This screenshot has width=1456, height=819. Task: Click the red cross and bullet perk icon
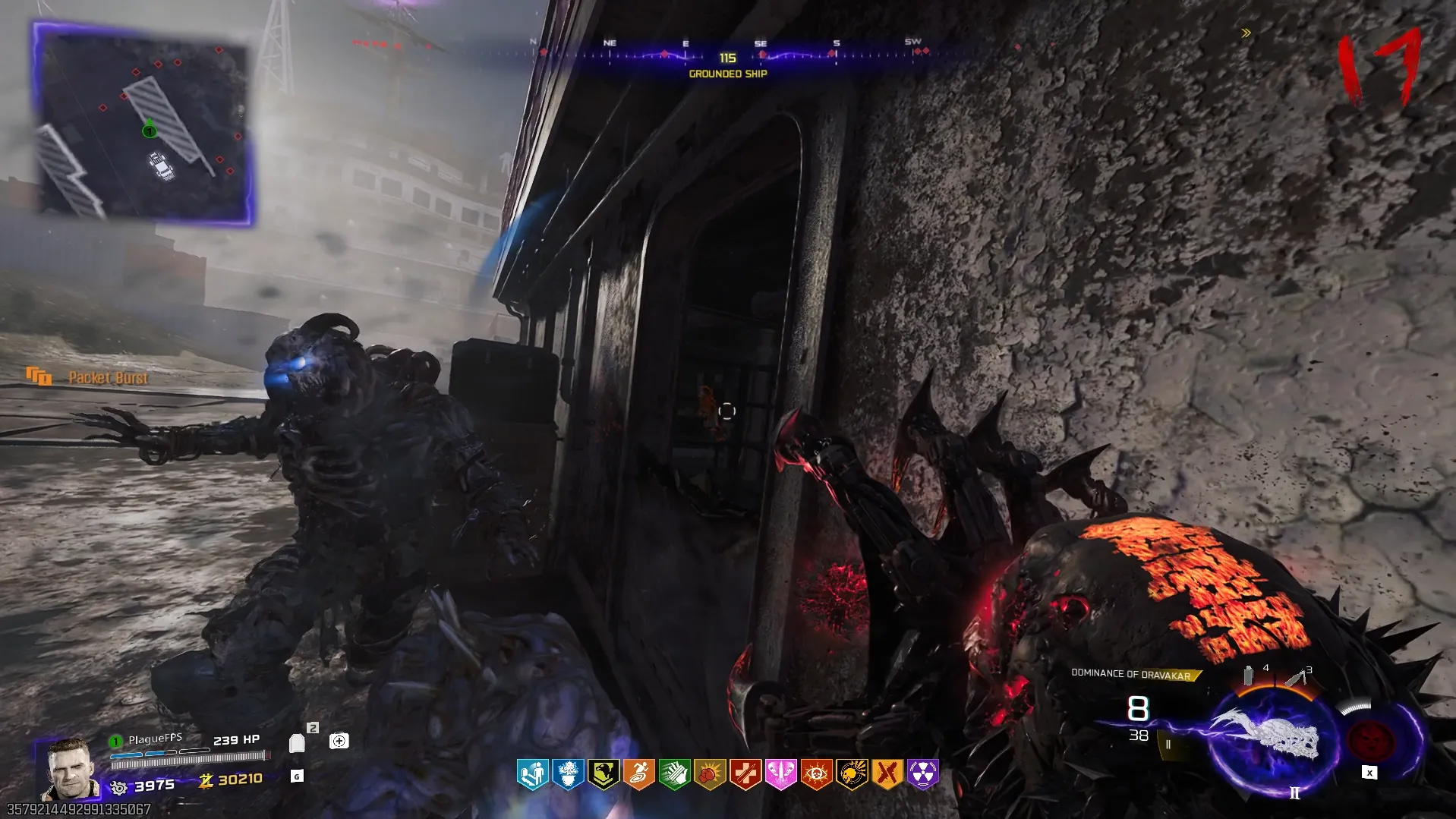(745, 774)
